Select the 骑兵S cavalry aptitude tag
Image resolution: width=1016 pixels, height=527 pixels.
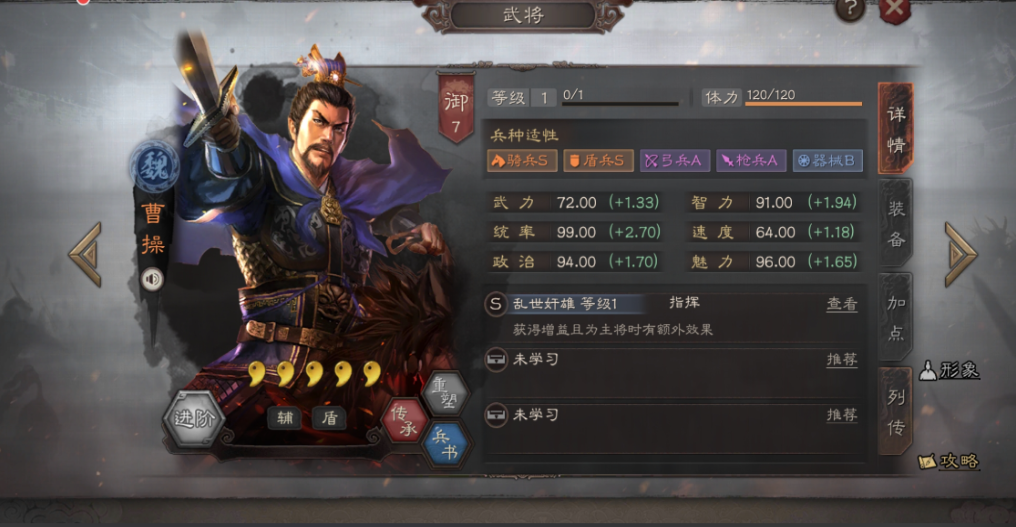point(521,160)
